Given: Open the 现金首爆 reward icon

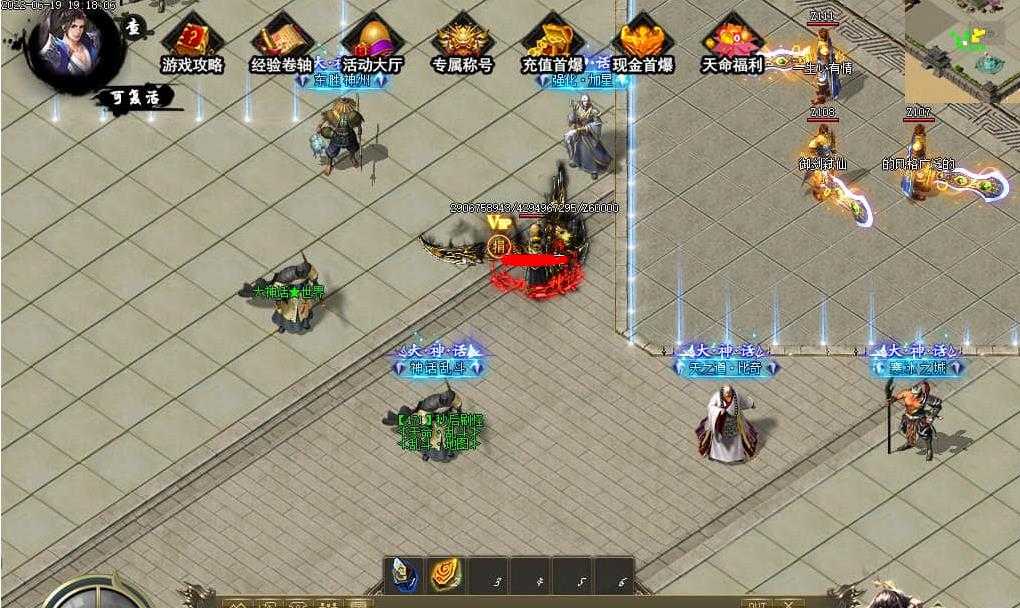Looking at the screenshot, I should (642, 42).
